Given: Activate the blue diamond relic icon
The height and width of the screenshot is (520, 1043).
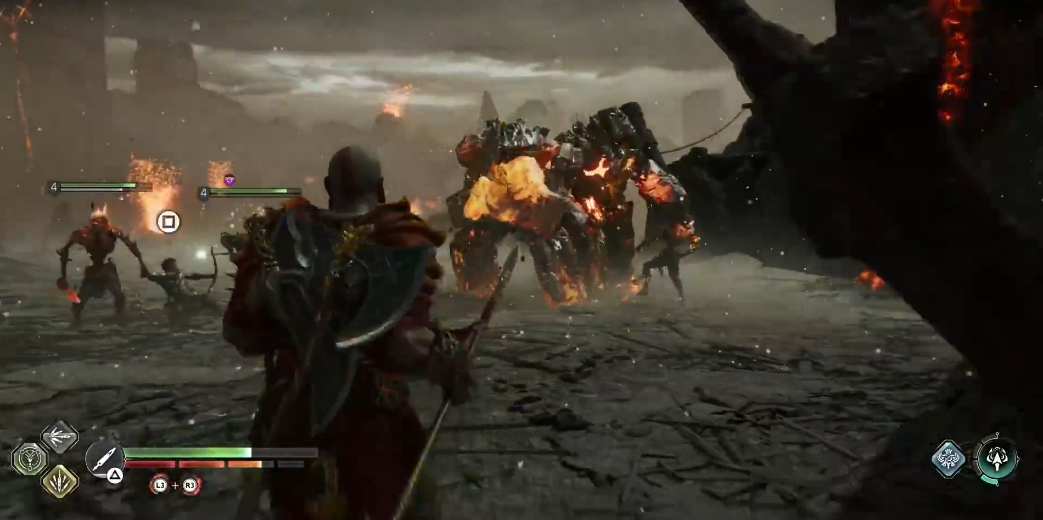Looking at the screenshot, I should point(948,459).
